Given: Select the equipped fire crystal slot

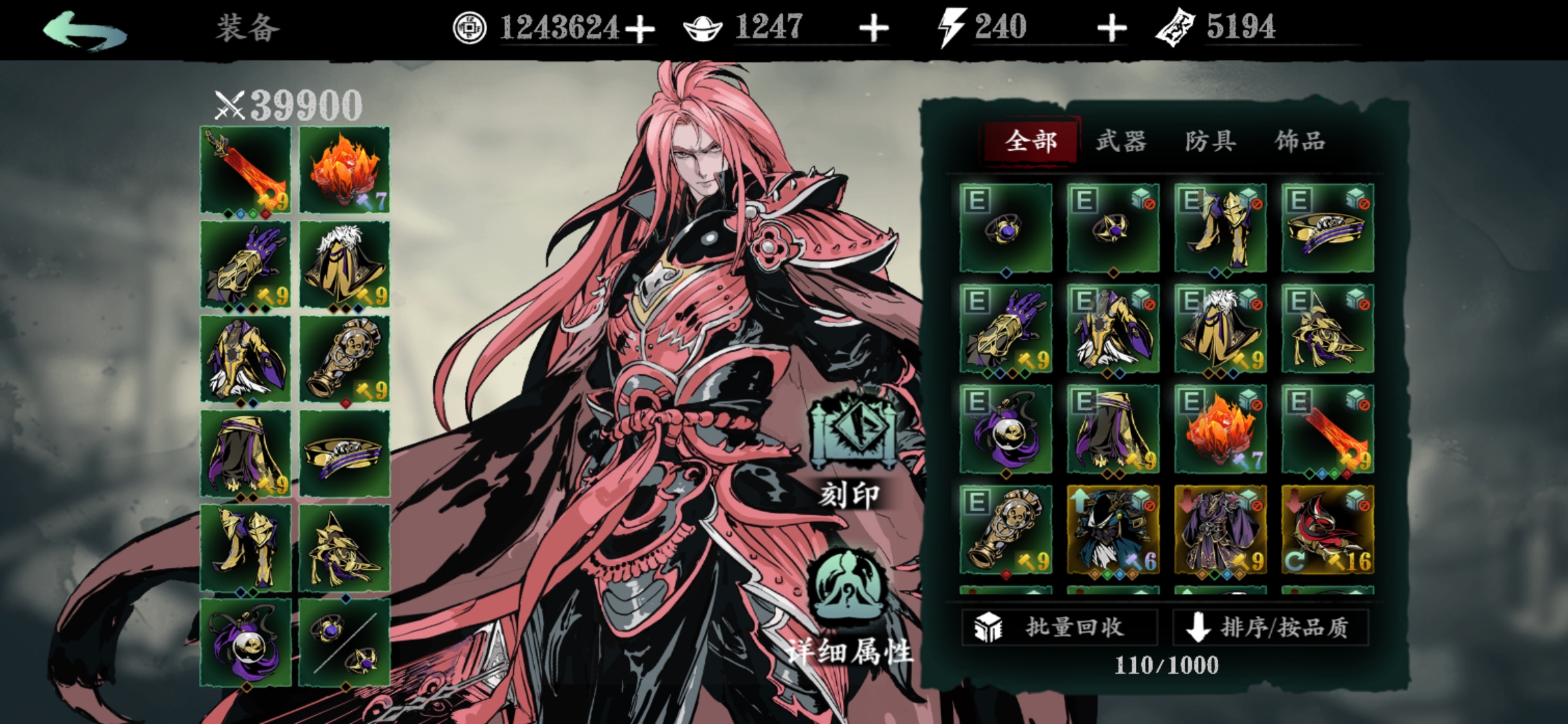Looking at the screenshot, I should click(344, 171).
